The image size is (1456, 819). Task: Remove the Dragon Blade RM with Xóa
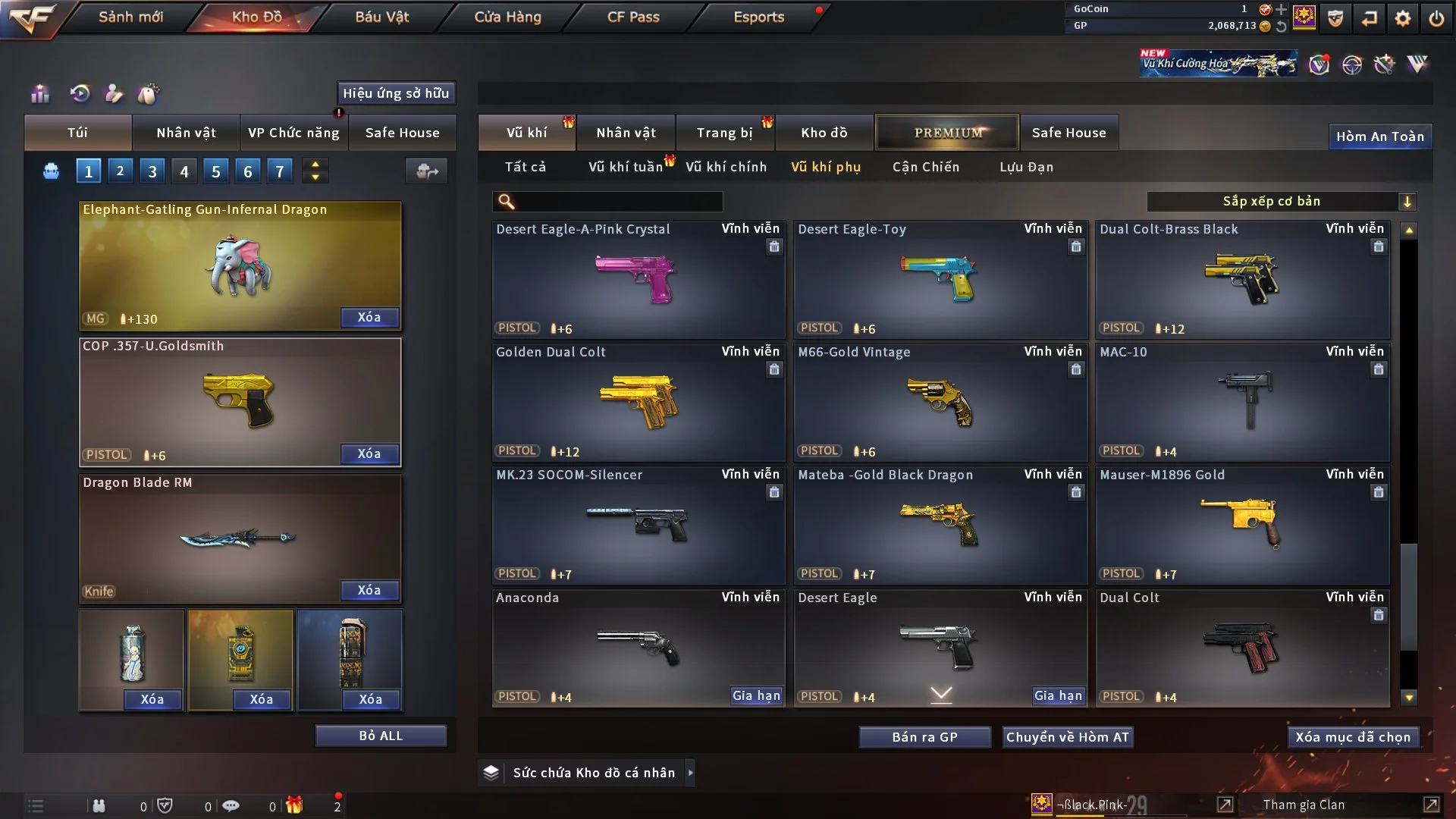coord(369,590)
